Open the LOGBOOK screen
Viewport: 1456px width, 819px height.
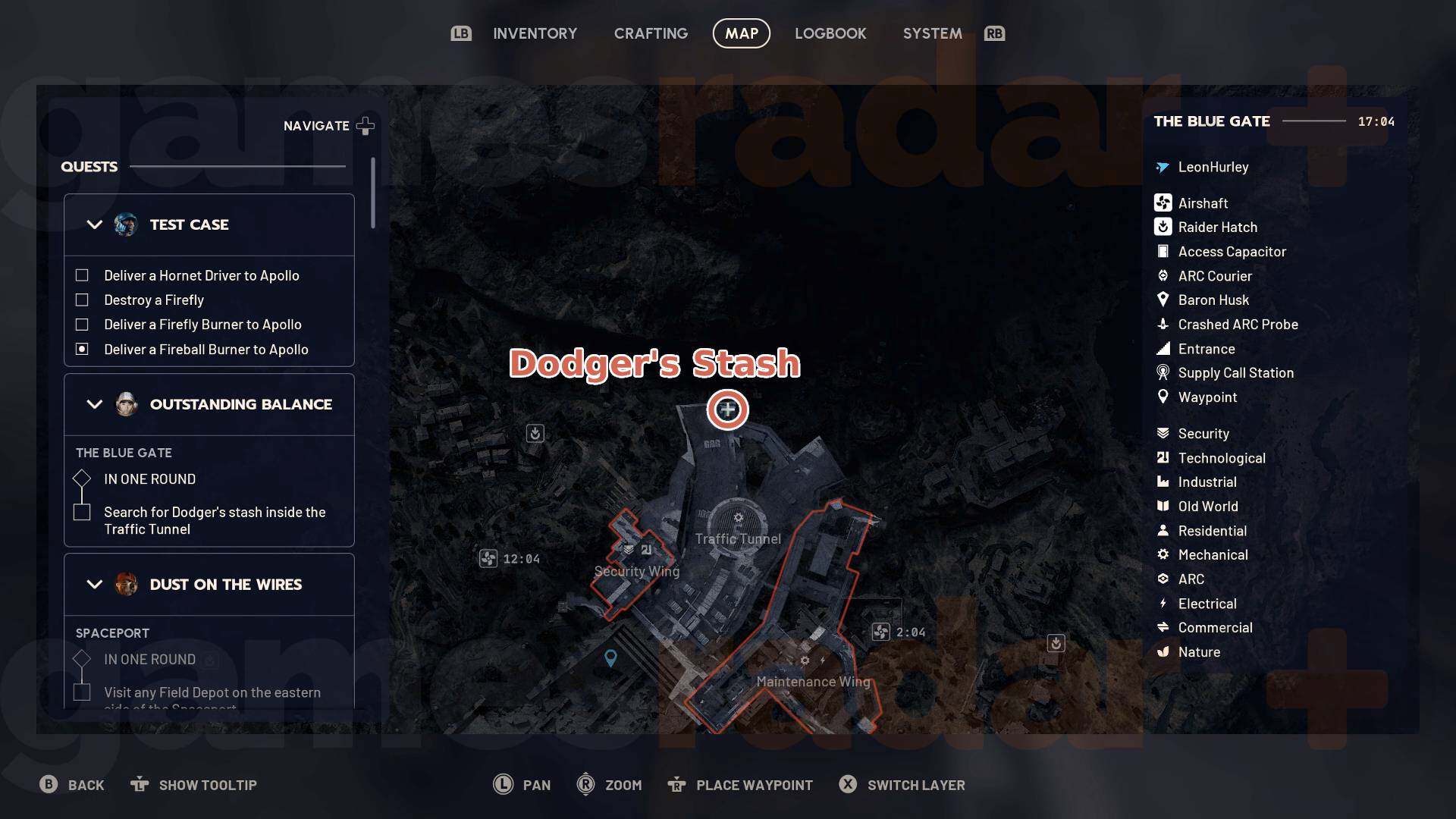coord(830,33)
